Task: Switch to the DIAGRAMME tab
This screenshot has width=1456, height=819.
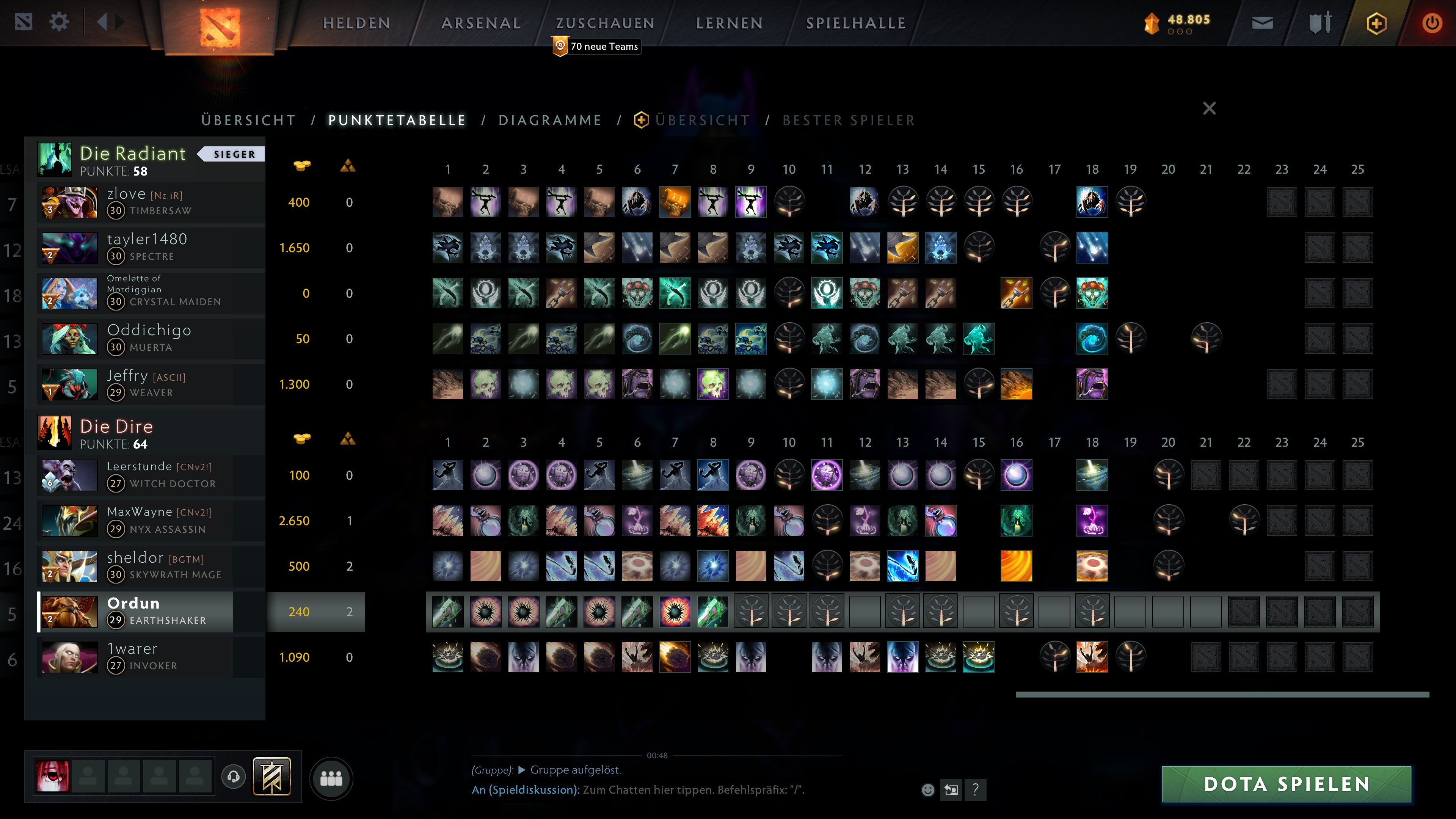Action: coord(550,120)
